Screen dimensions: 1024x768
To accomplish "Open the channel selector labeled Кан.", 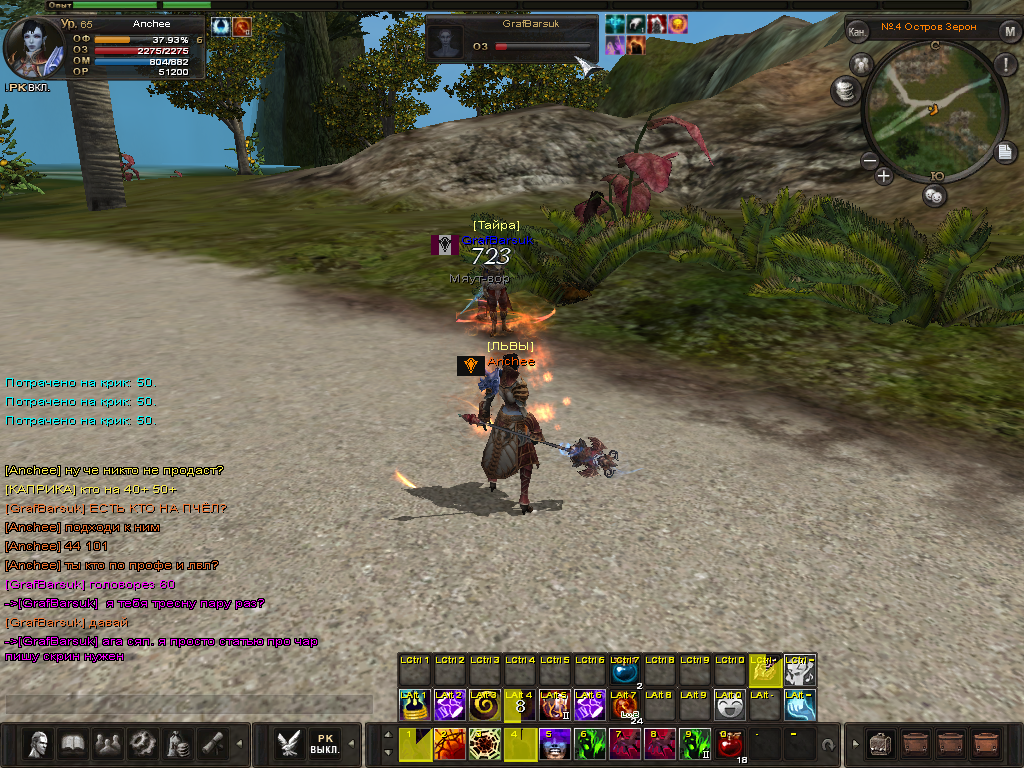I will (x=857, y=31).
